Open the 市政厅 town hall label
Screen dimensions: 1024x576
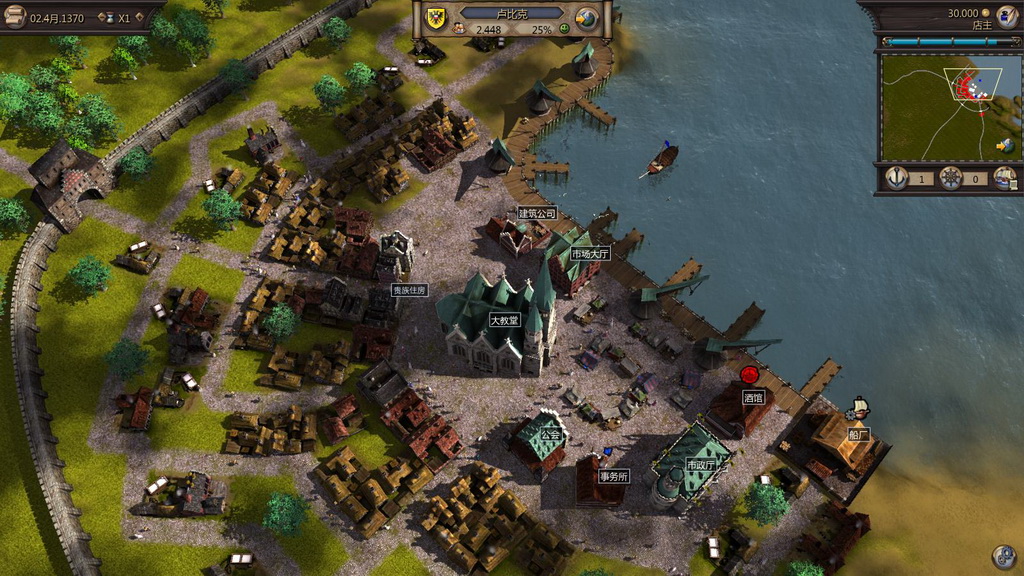pyautogui.click(x=700, y=466)
